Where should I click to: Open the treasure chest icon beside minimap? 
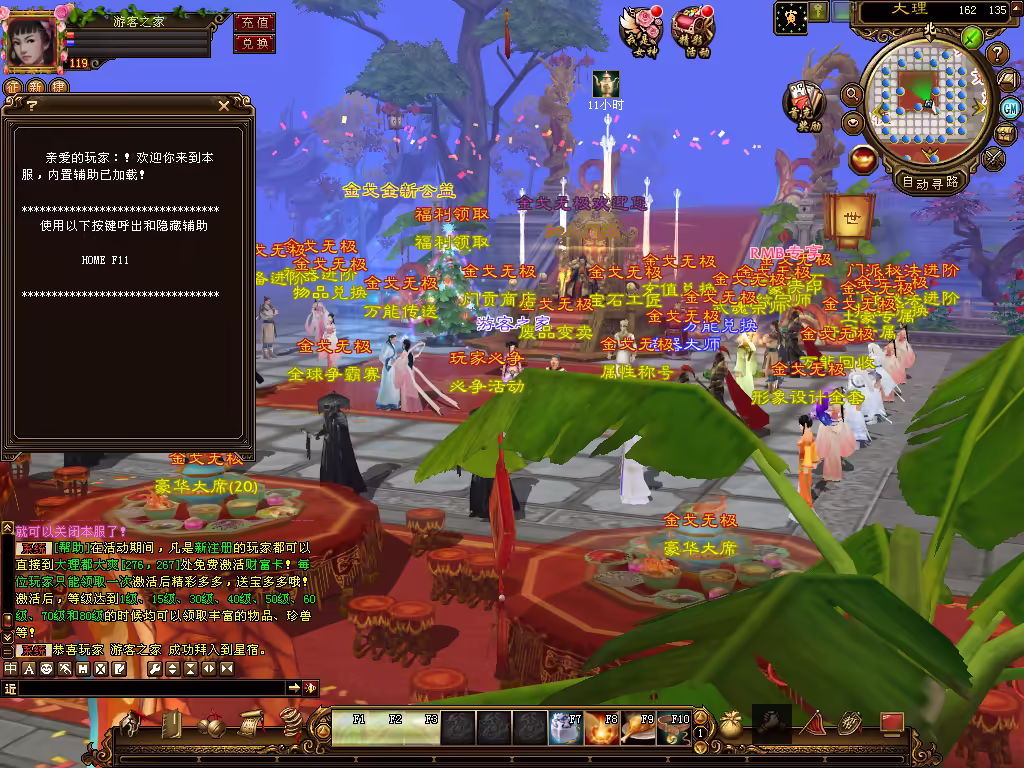click(1006, 134)
